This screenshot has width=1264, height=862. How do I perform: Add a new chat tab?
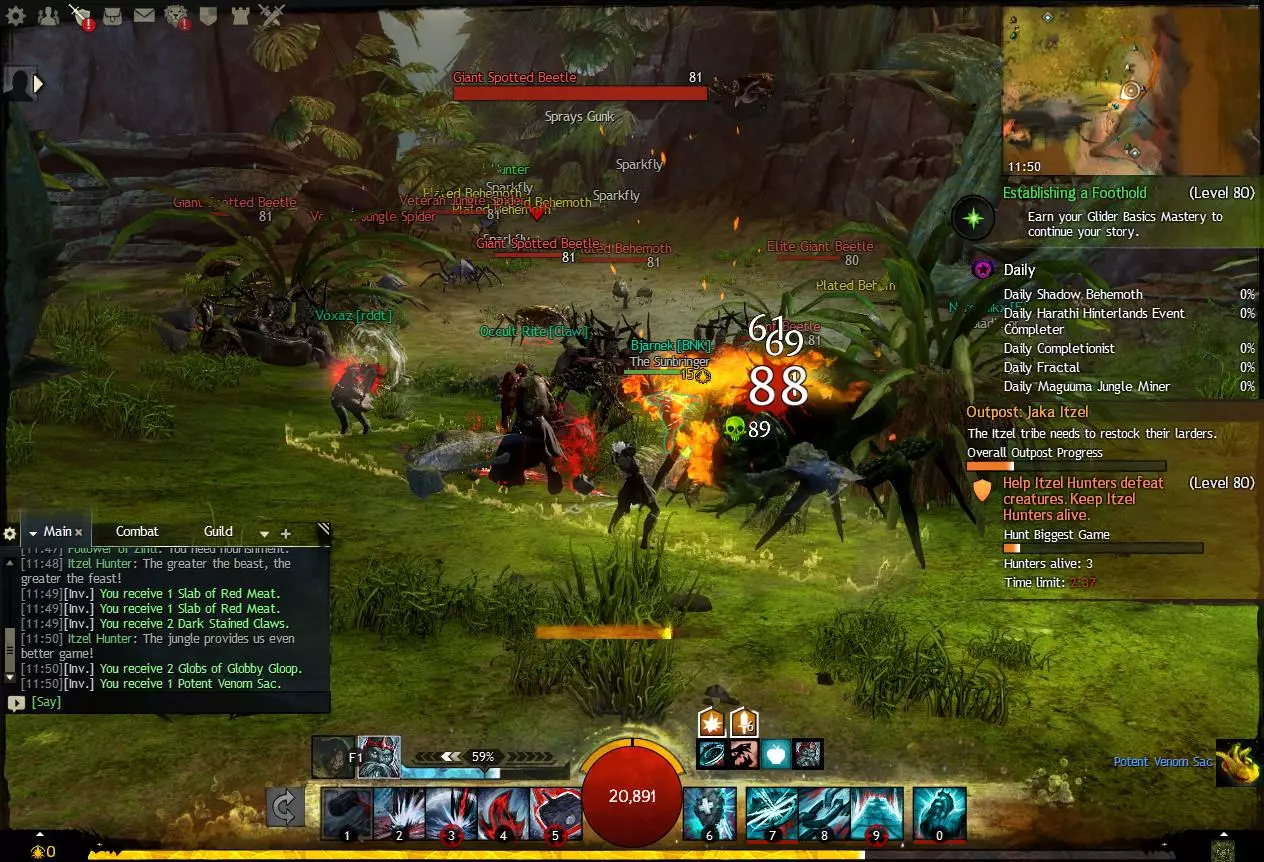tap(285, 534)
